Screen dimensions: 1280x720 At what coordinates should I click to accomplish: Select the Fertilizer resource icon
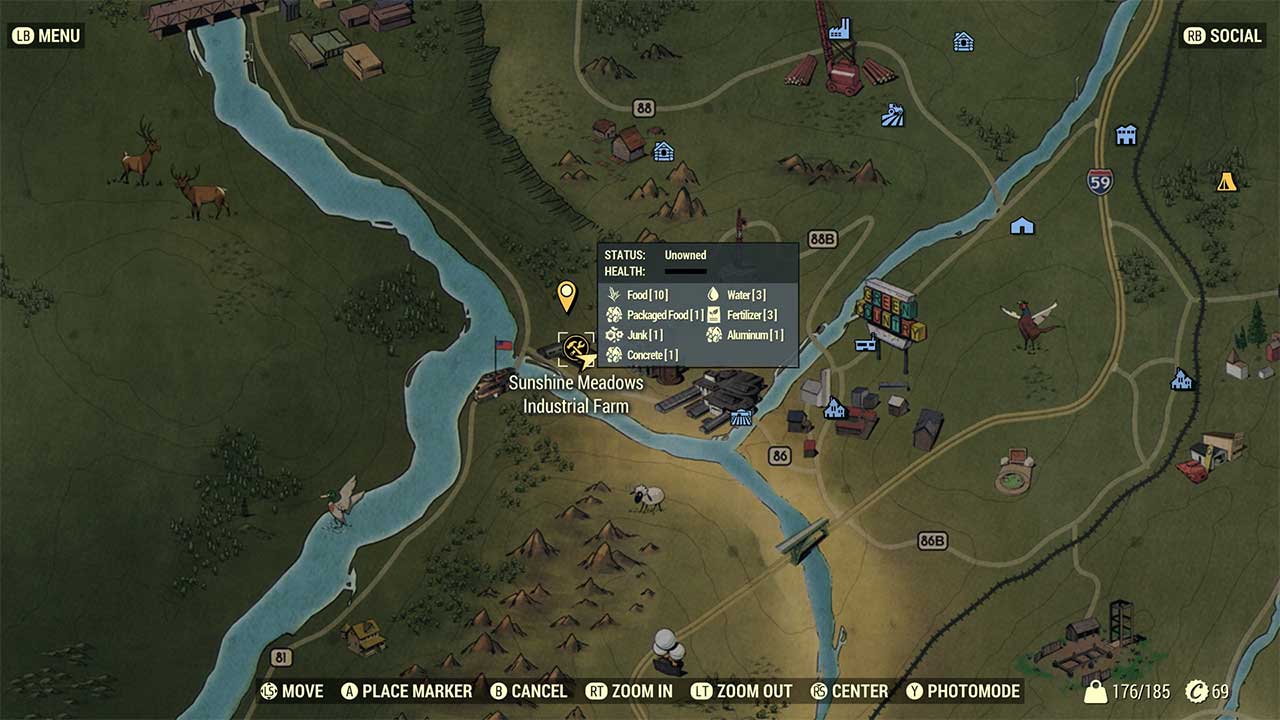click(x=712, y=314)
